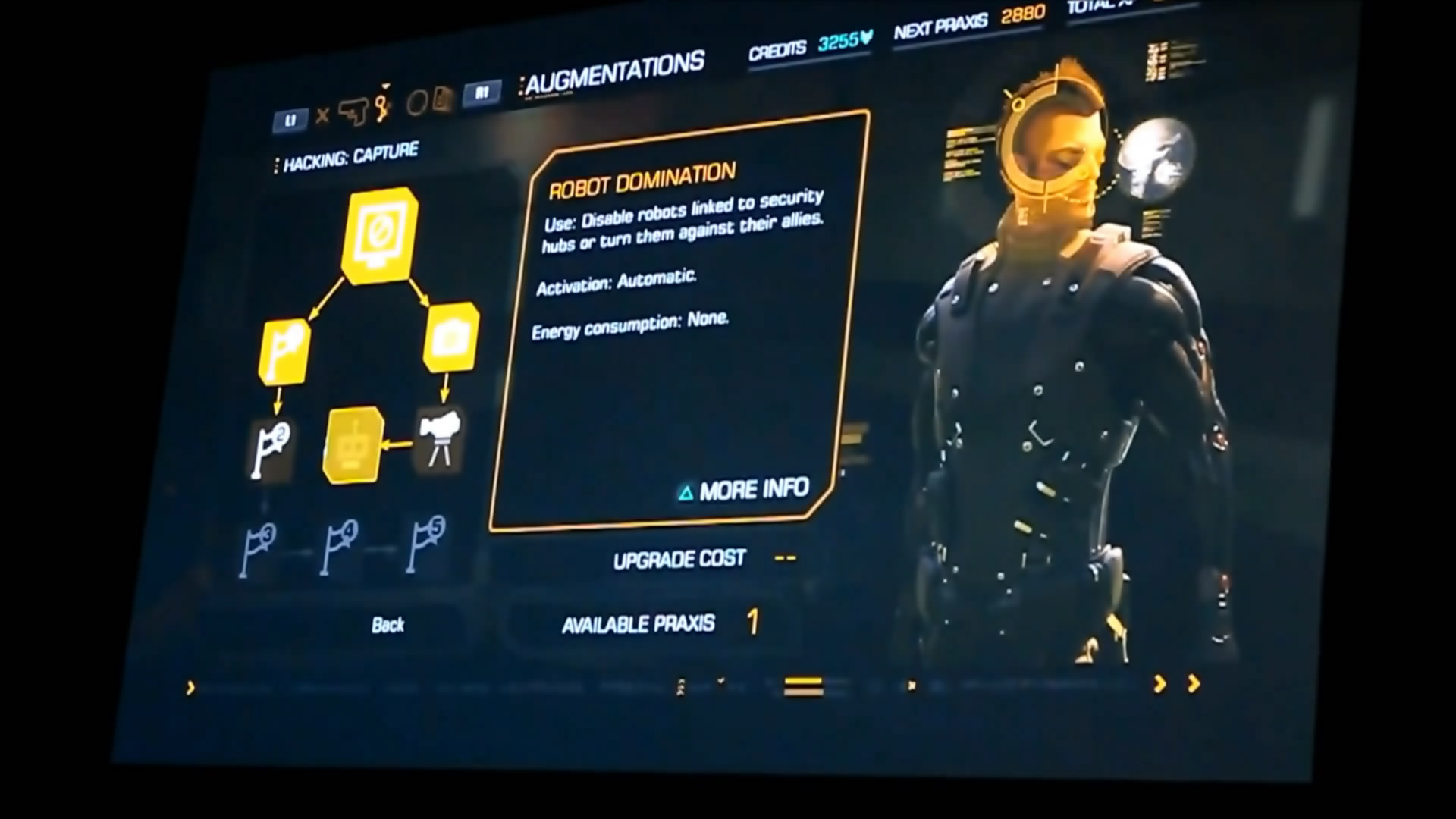Switch to the pistol inventory tab

(353, 112)
